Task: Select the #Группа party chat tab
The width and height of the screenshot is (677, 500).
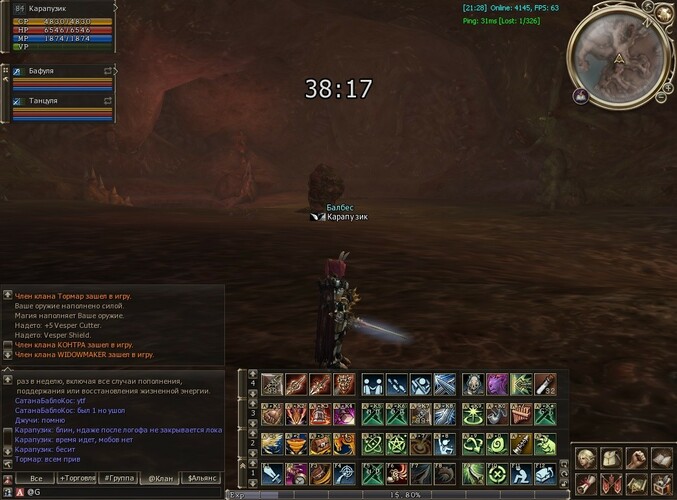Action: coord(120,478)
